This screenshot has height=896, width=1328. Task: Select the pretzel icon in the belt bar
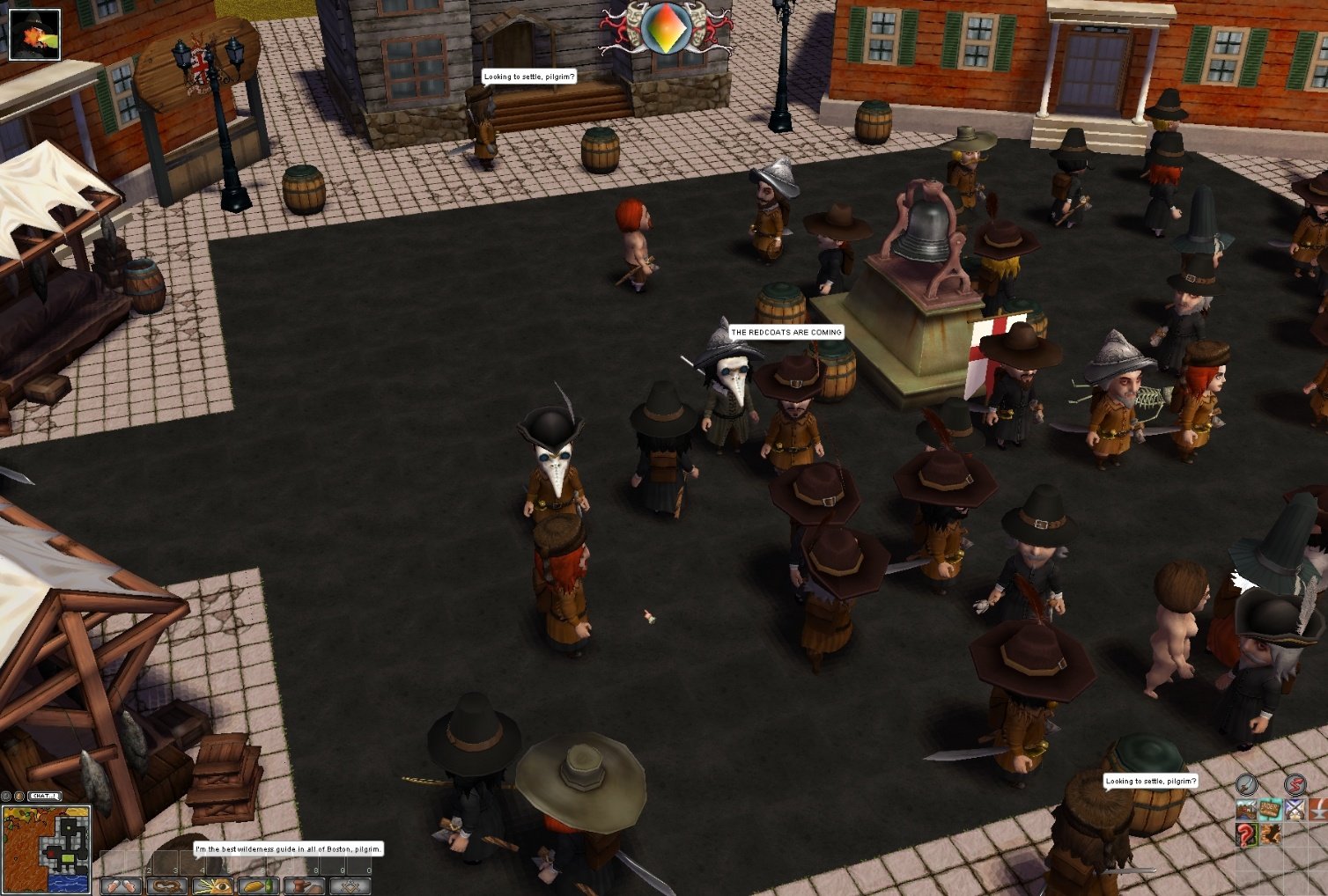click(x=167, y=885)
